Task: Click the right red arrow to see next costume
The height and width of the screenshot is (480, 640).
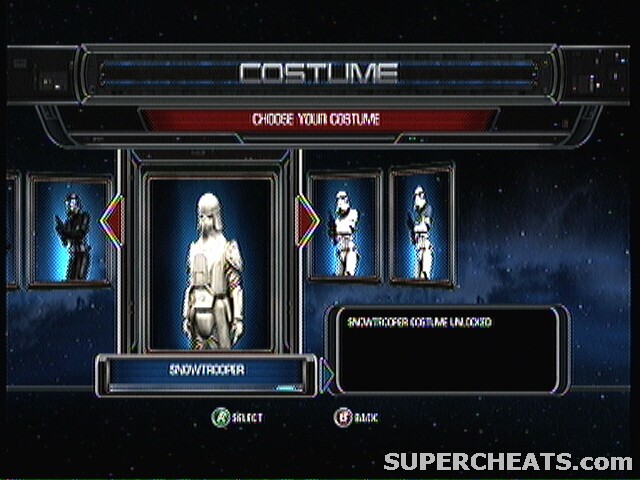Action: [x=308, y=222]
